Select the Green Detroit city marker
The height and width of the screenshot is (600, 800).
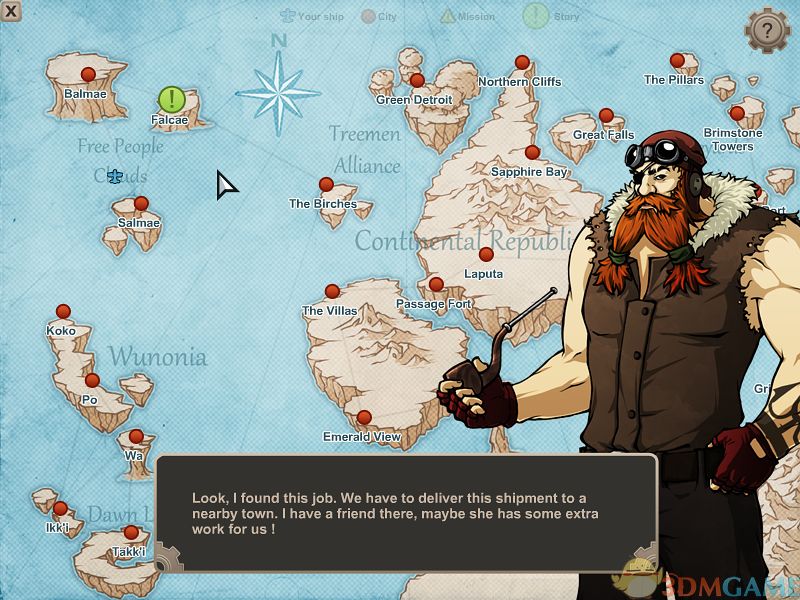pyautogui.click(x=417, y=81)
